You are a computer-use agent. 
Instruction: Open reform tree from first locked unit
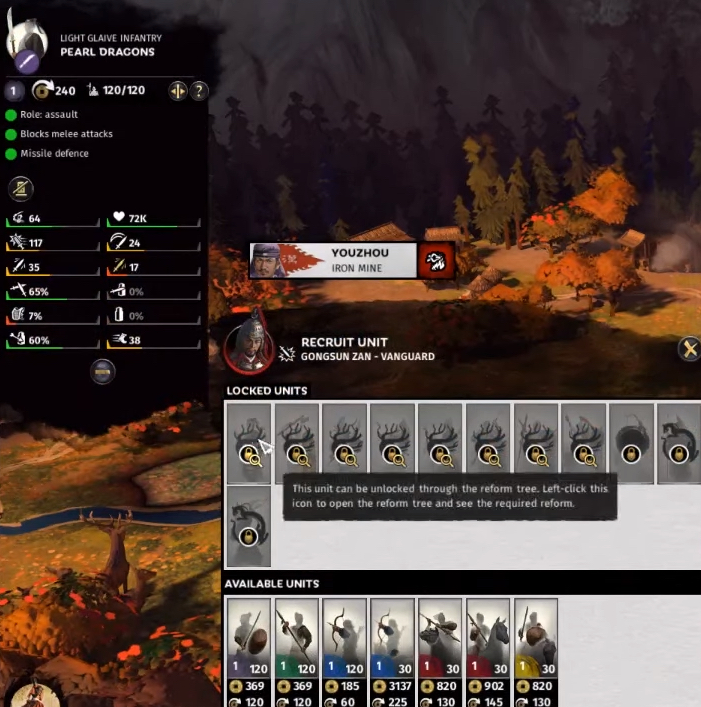[249, 443]
